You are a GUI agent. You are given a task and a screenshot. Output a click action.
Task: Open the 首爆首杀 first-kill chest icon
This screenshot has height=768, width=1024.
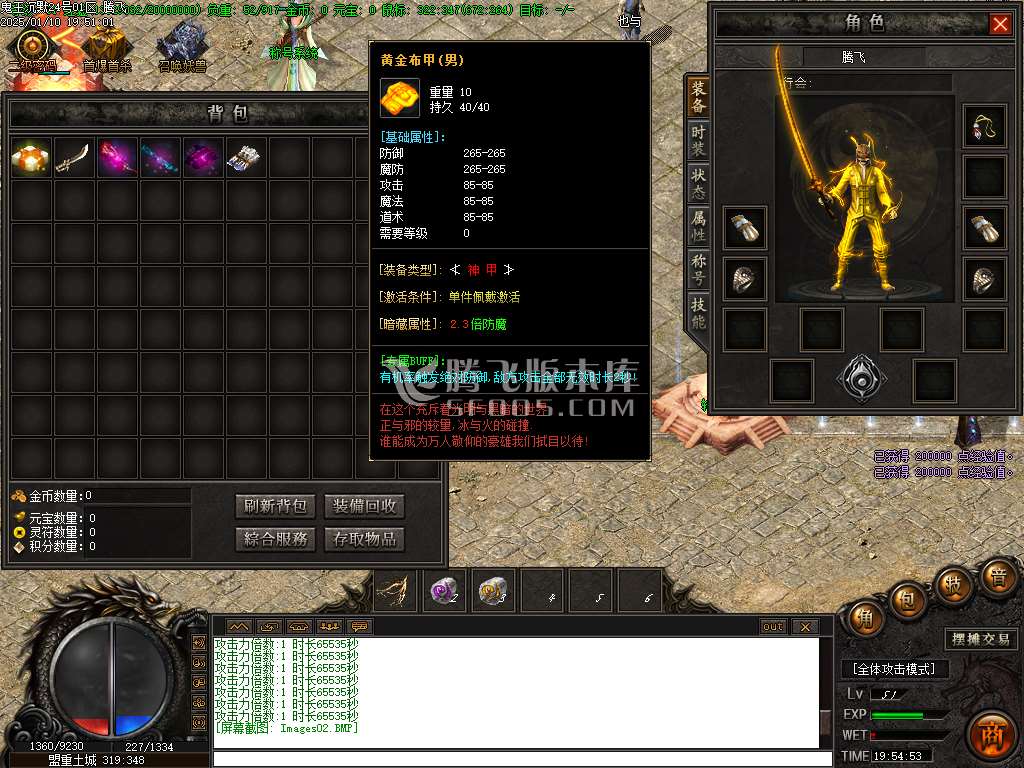coord(106,47)
